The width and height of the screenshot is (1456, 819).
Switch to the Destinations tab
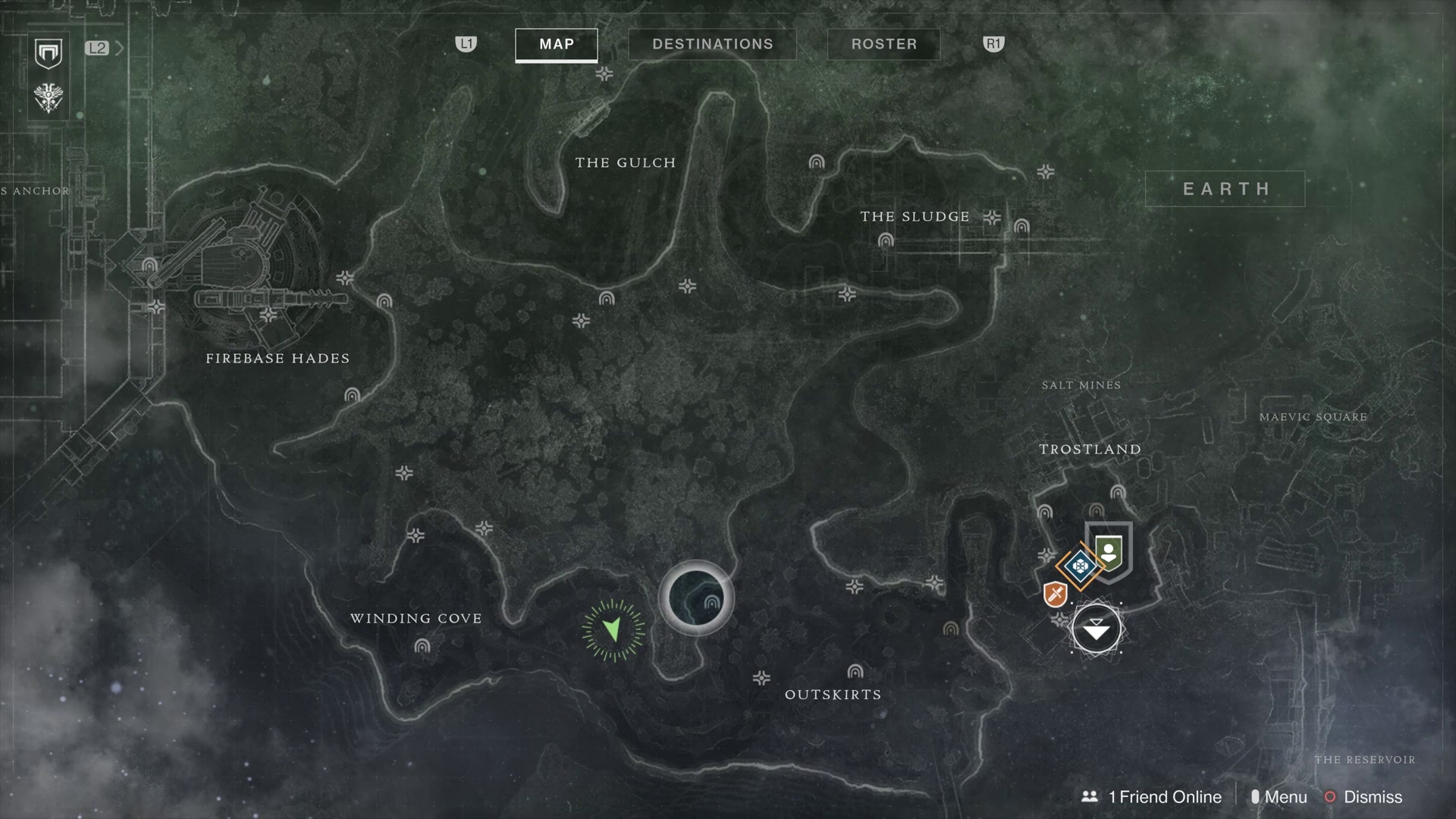[x=712, y=44]
